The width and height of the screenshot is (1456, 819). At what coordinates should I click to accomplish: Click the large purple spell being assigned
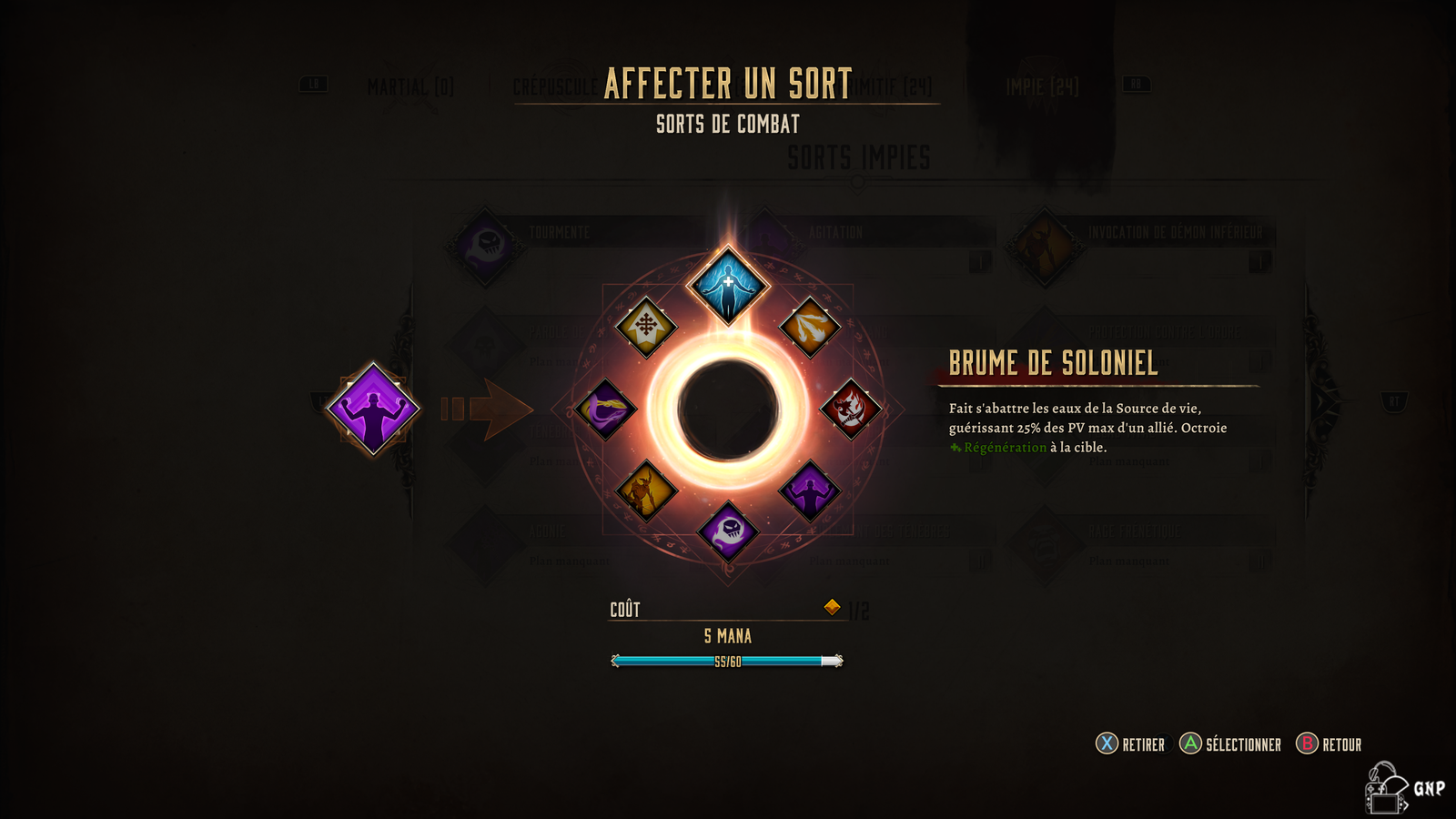click(373, 409)
